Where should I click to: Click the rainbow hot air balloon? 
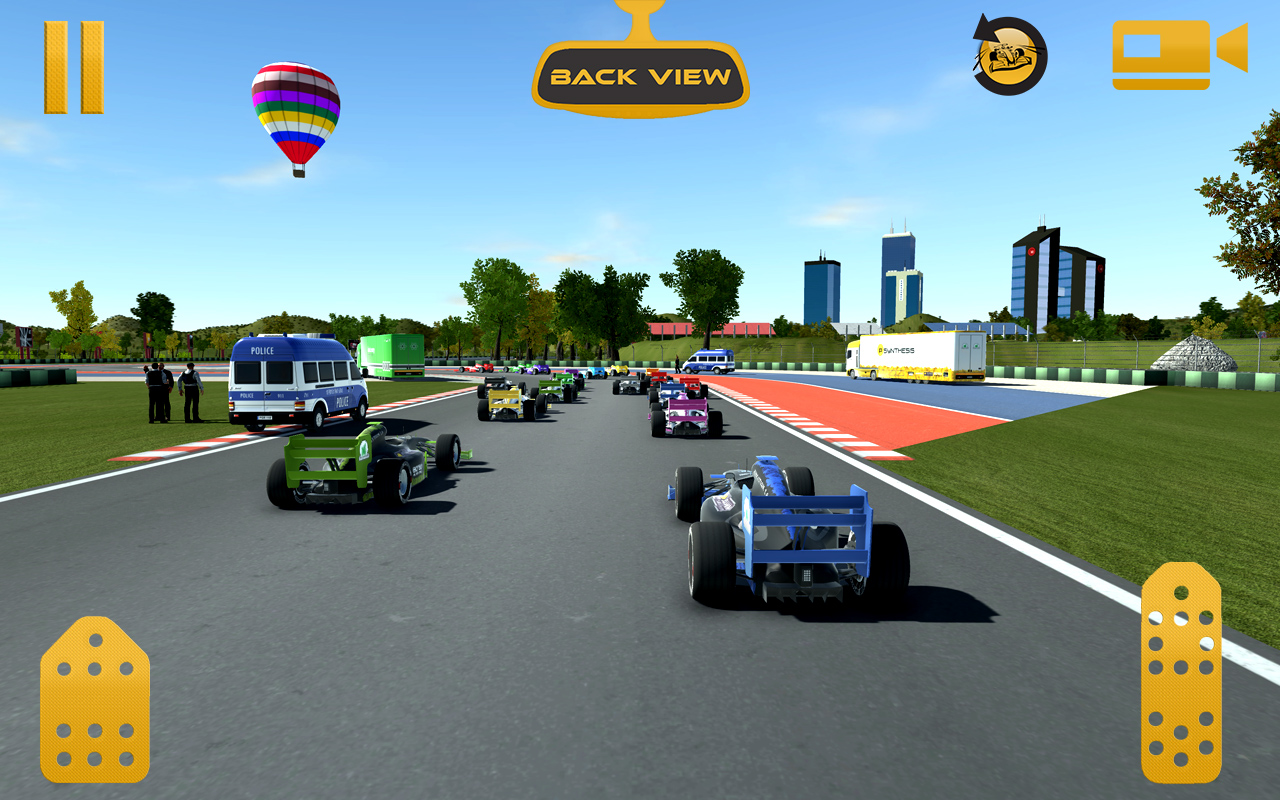[x=295, y=110]
